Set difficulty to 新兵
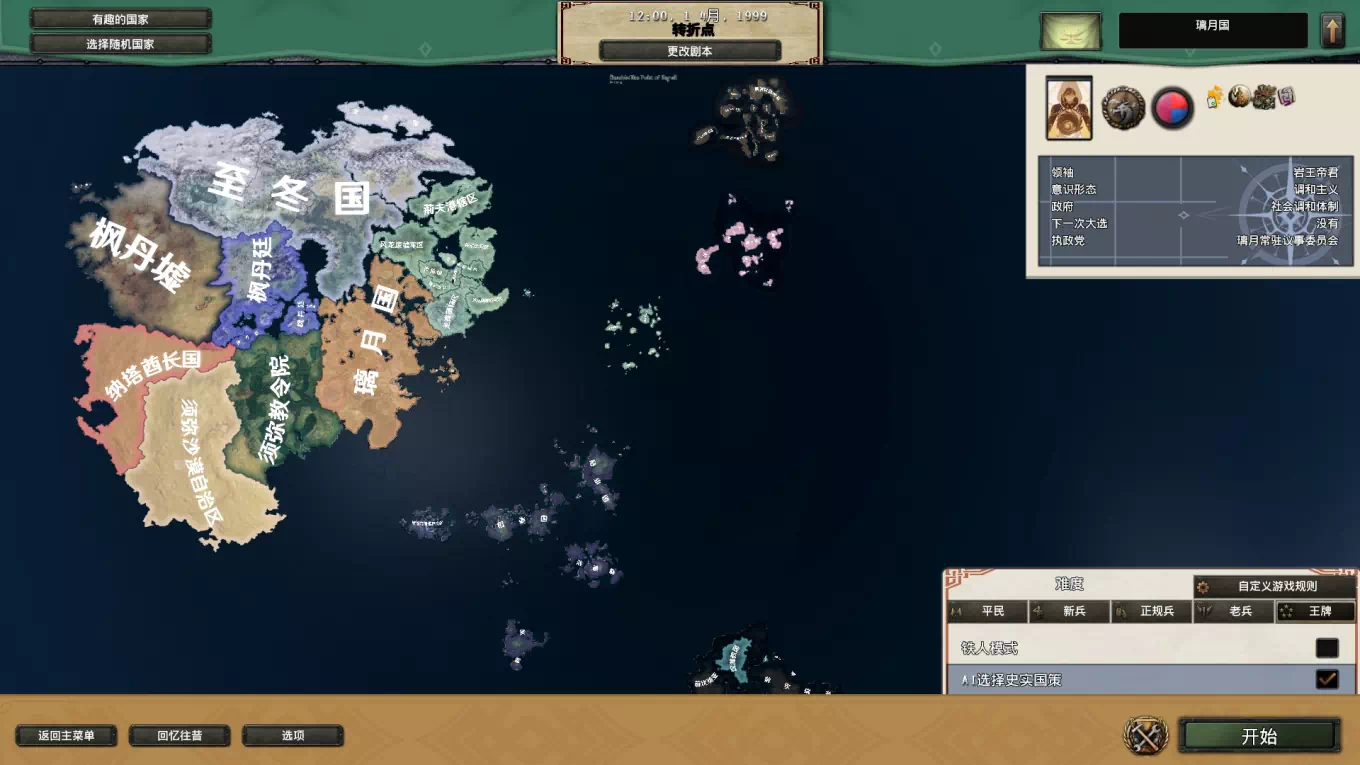 (1070, 611)
